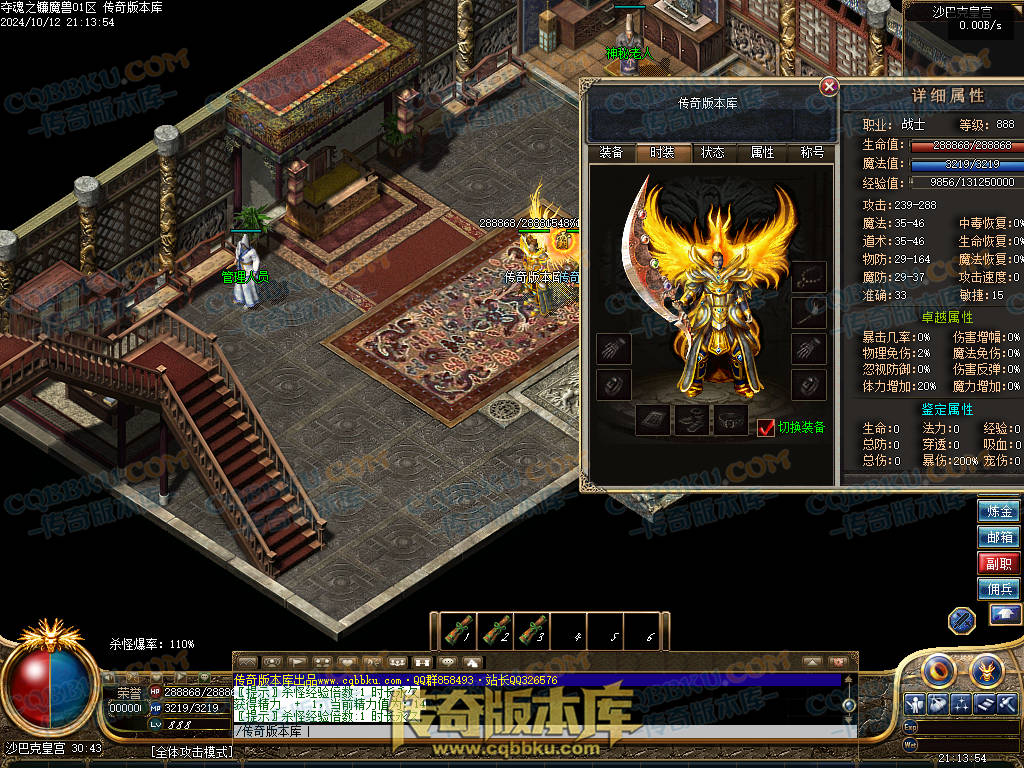1024x768 pixels.
Task: Close the character equipment panel
Action: coord(829,87)
